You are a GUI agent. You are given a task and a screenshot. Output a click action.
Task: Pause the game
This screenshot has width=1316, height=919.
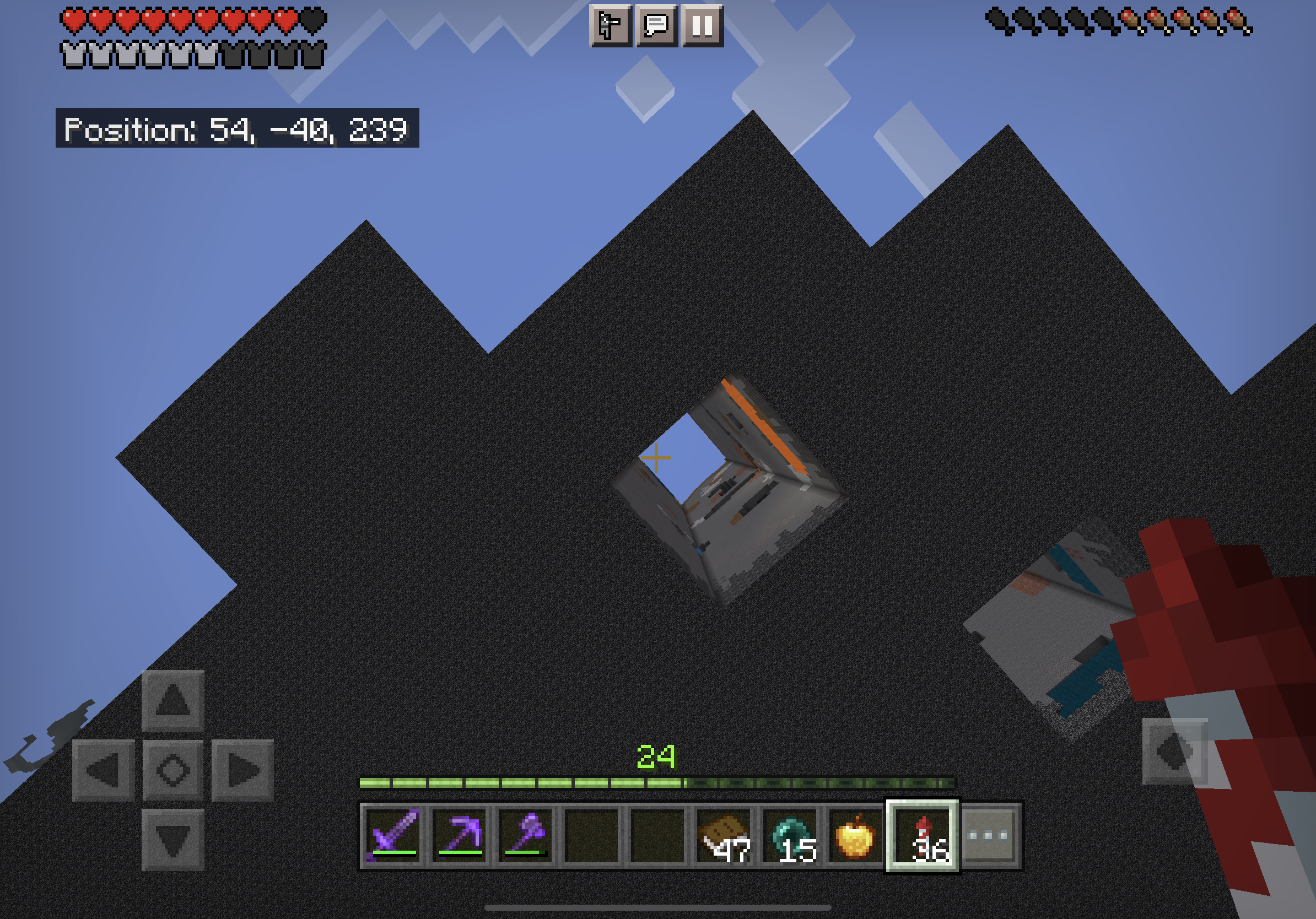702,26
